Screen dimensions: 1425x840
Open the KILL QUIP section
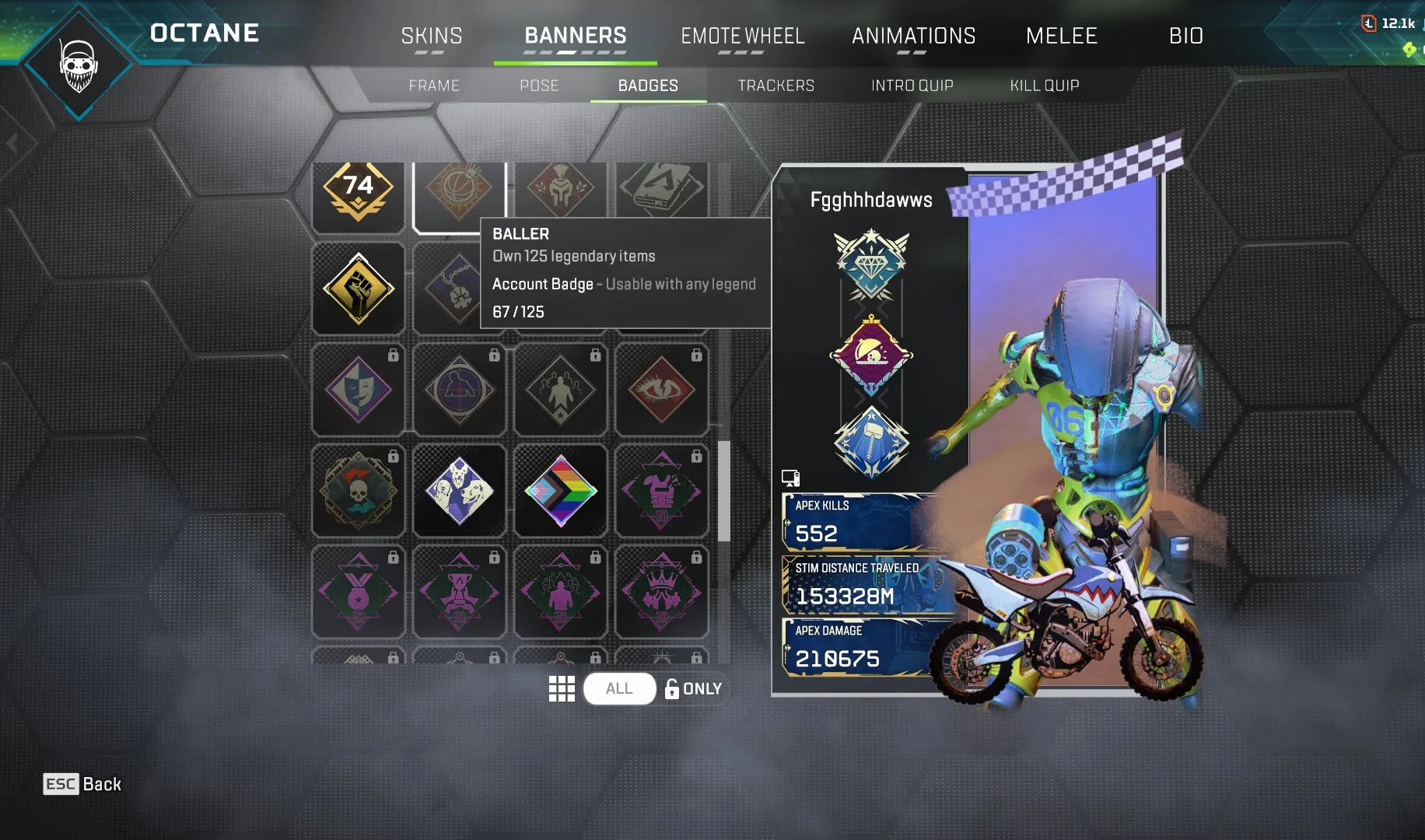tap(1045, 86)
